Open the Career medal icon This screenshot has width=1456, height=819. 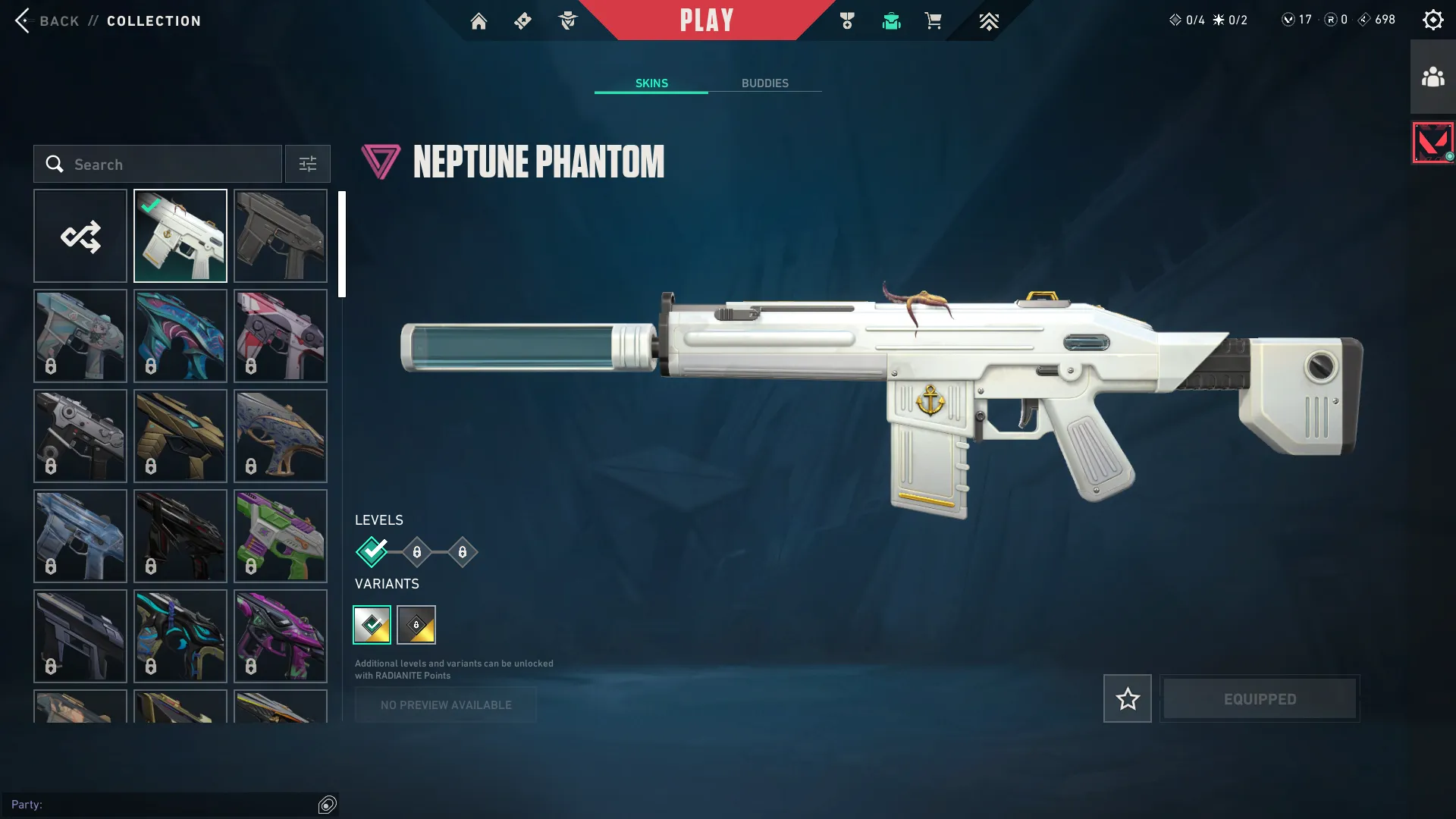(847, 21)
